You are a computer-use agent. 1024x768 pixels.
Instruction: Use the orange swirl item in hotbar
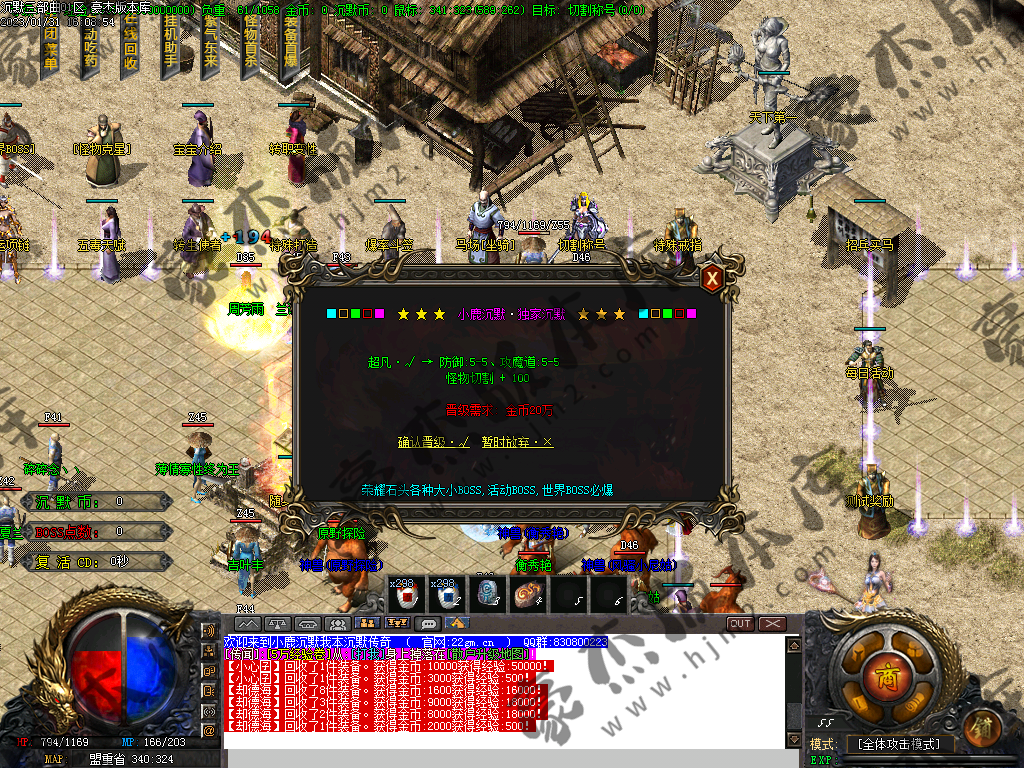[527, 596]
